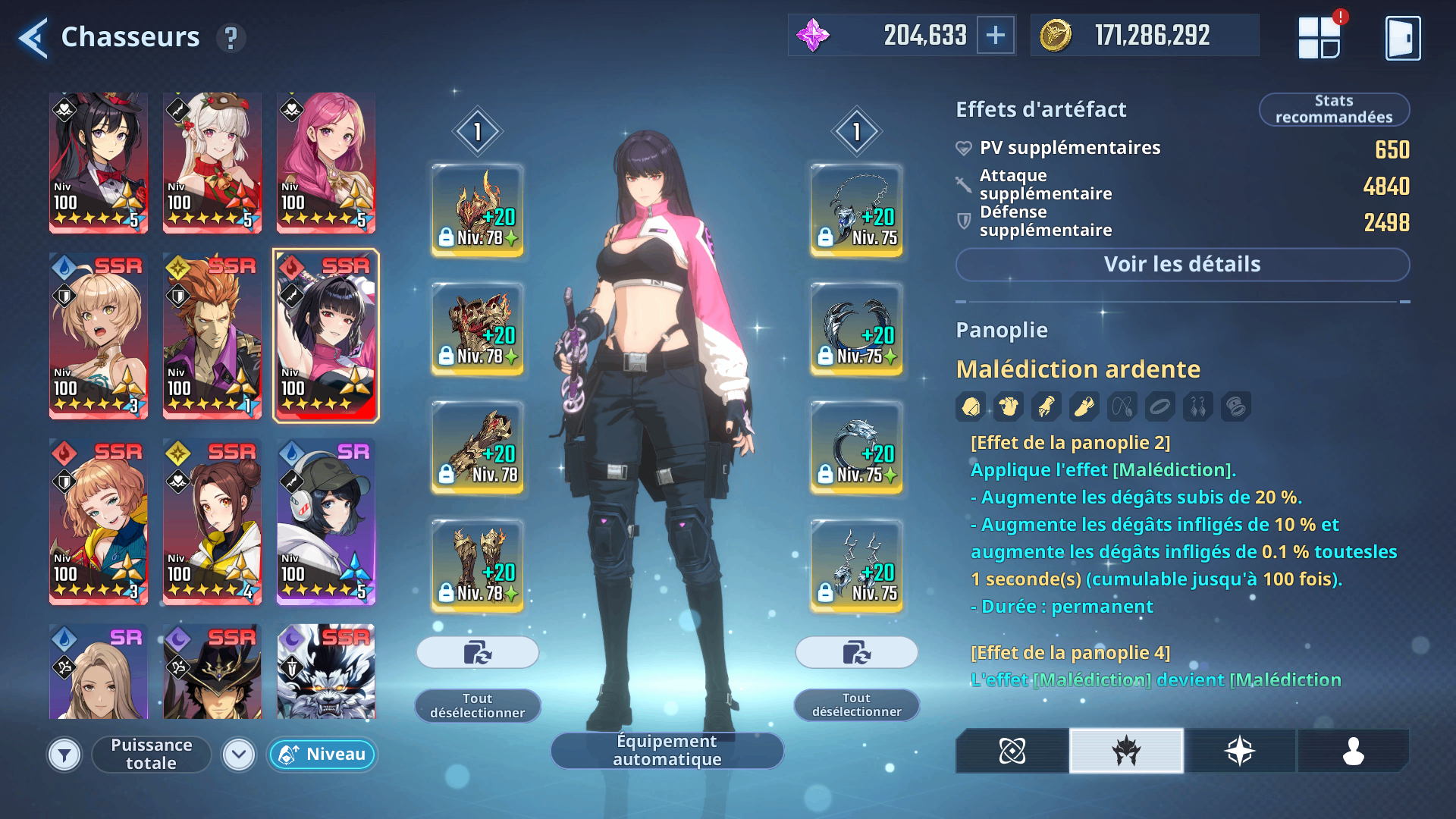
Task: Open Stats recommandées
Action: click(1334, 109)
